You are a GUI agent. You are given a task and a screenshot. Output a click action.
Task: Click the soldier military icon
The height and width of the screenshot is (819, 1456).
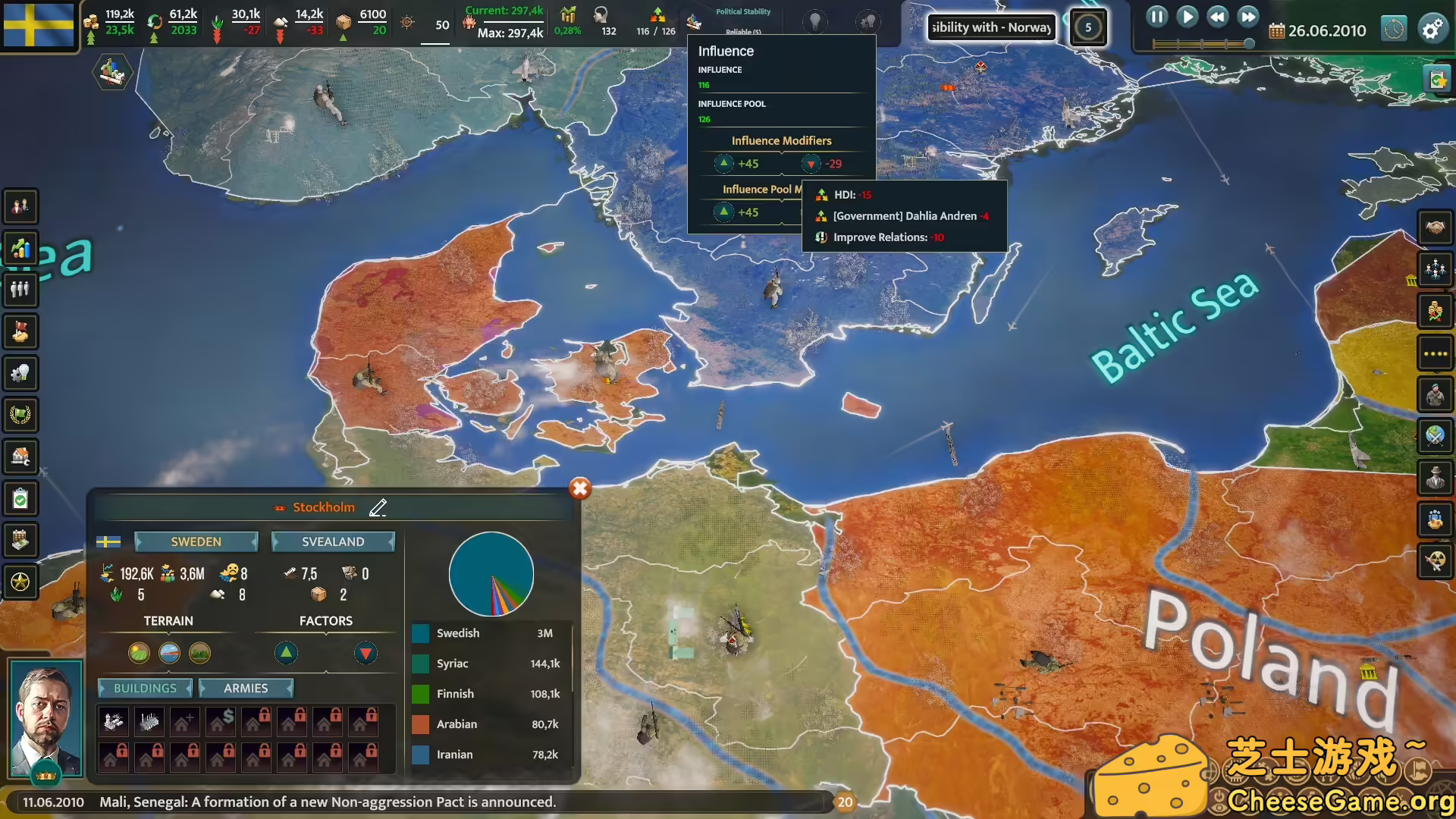click(x=1436, y=394)
